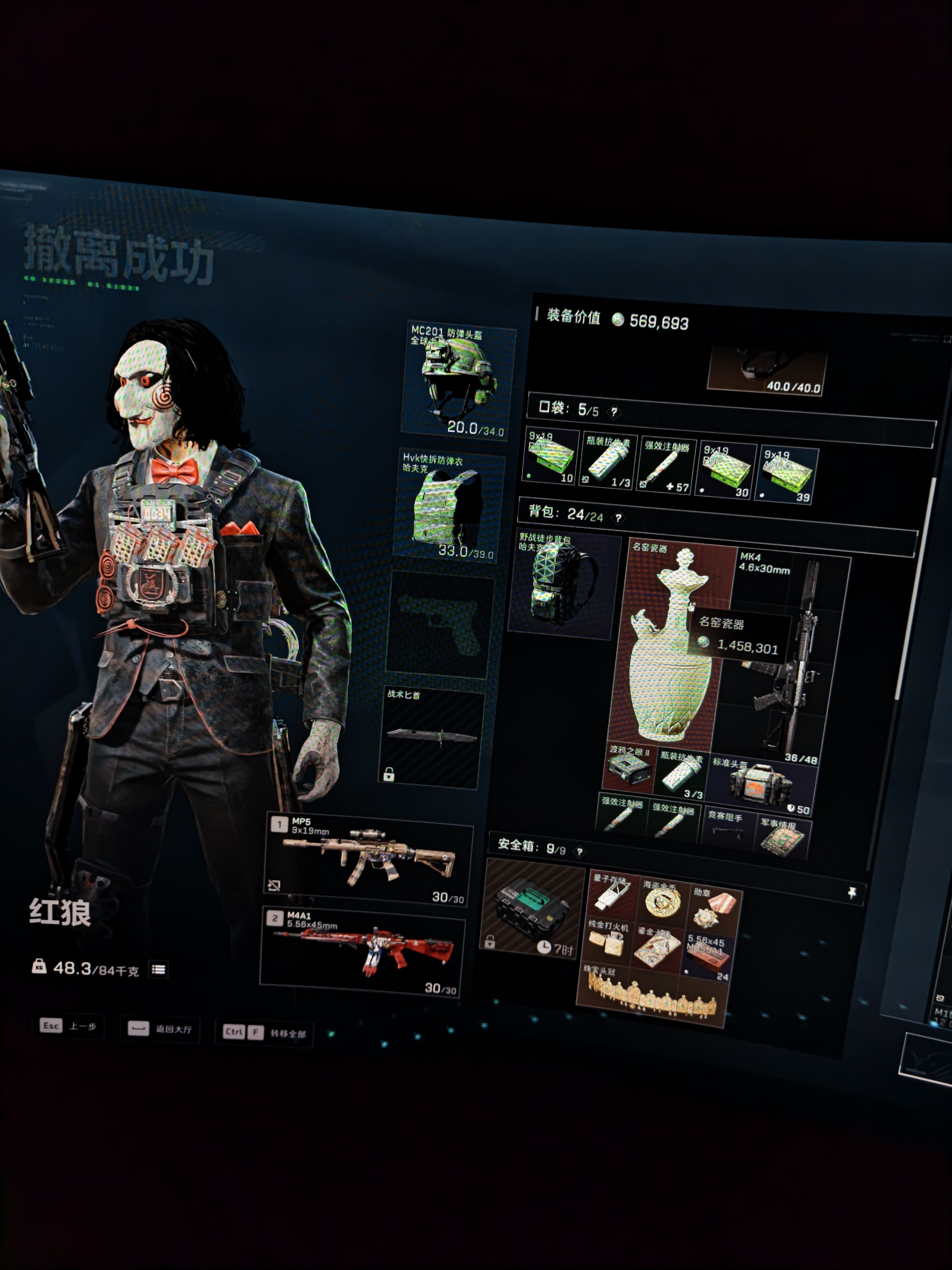Toggle the pin icon beside the safe box
This screenshot has height=1270, width=952.
(x=852, y=893)
